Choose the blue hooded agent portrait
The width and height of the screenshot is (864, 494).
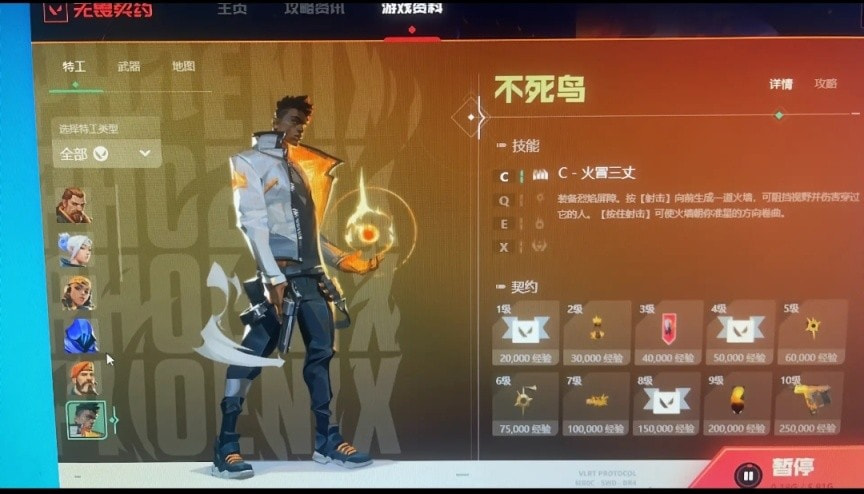(x=80, y=335)
